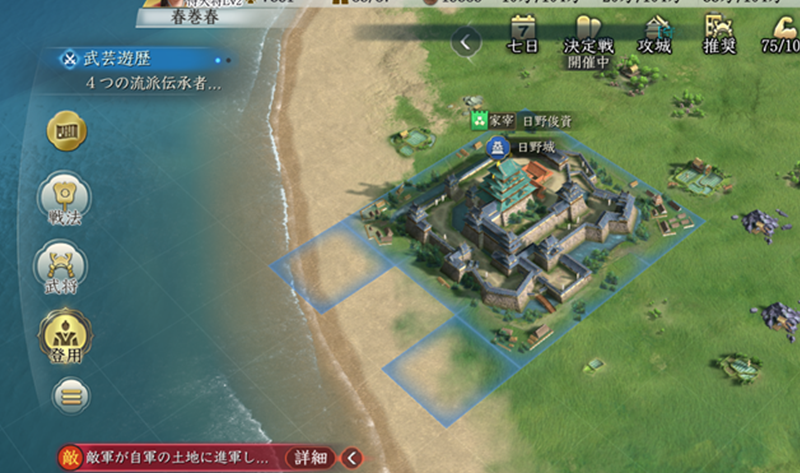Show 詳細 for the enemy alert
This screenshot has width=800, height=473.
311,458
